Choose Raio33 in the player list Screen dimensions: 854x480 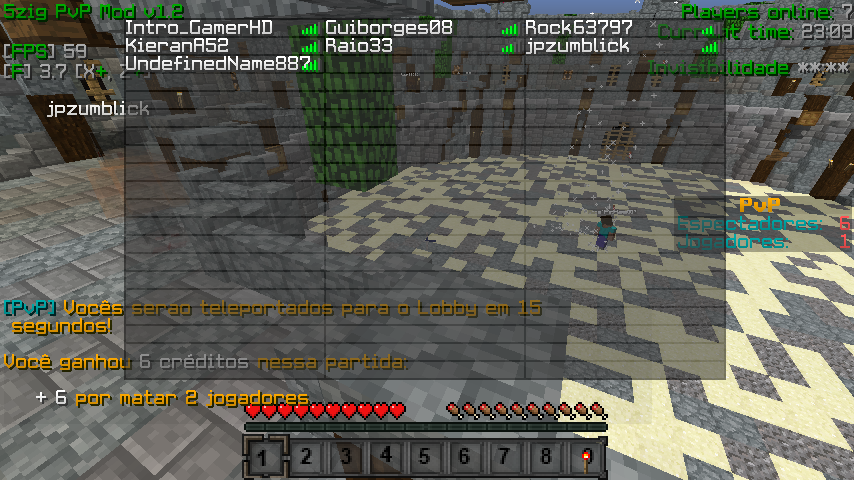[x=359, y=46]
